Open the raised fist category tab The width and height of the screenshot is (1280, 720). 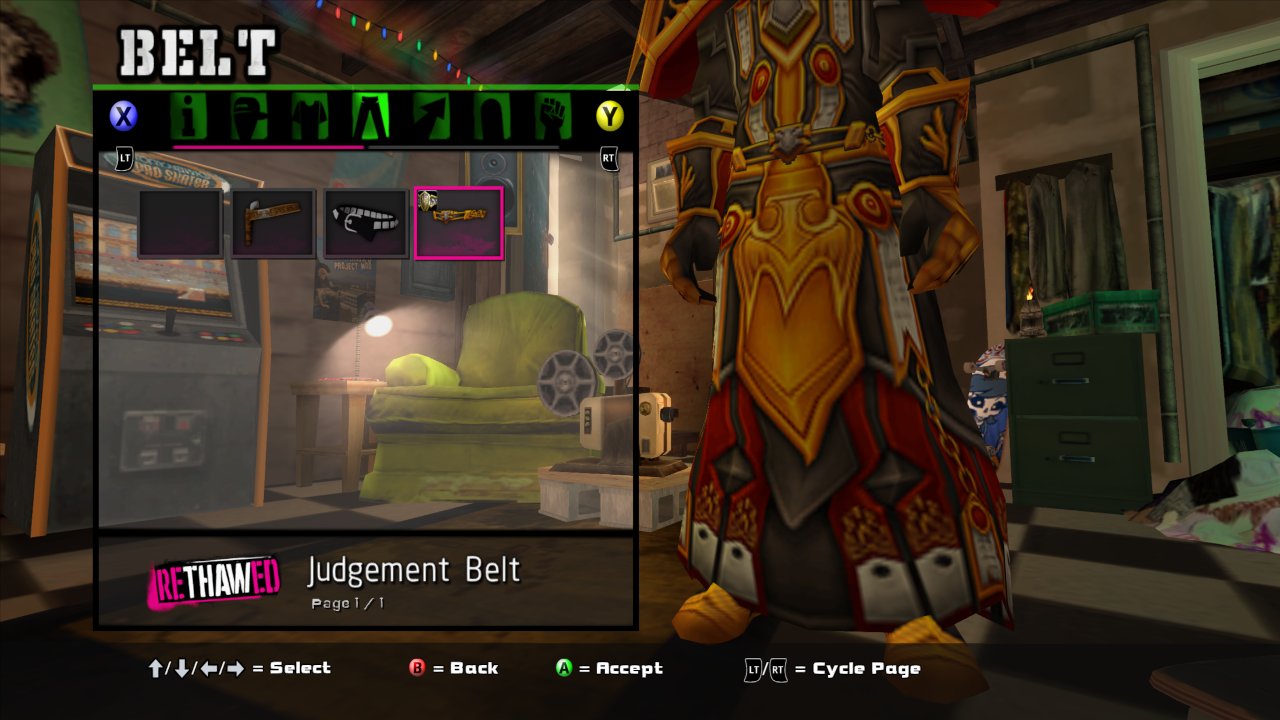coord(550,117)
